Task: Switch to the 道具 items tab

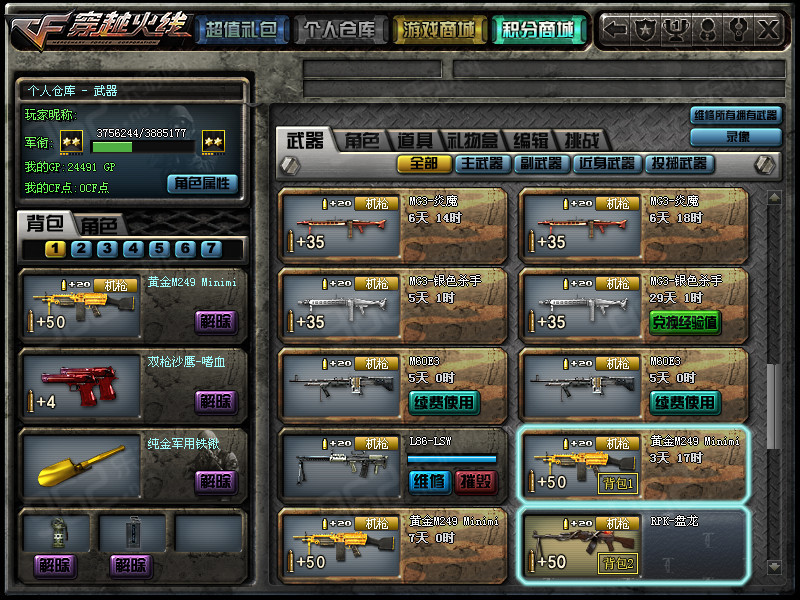Action: click(414, 141)
